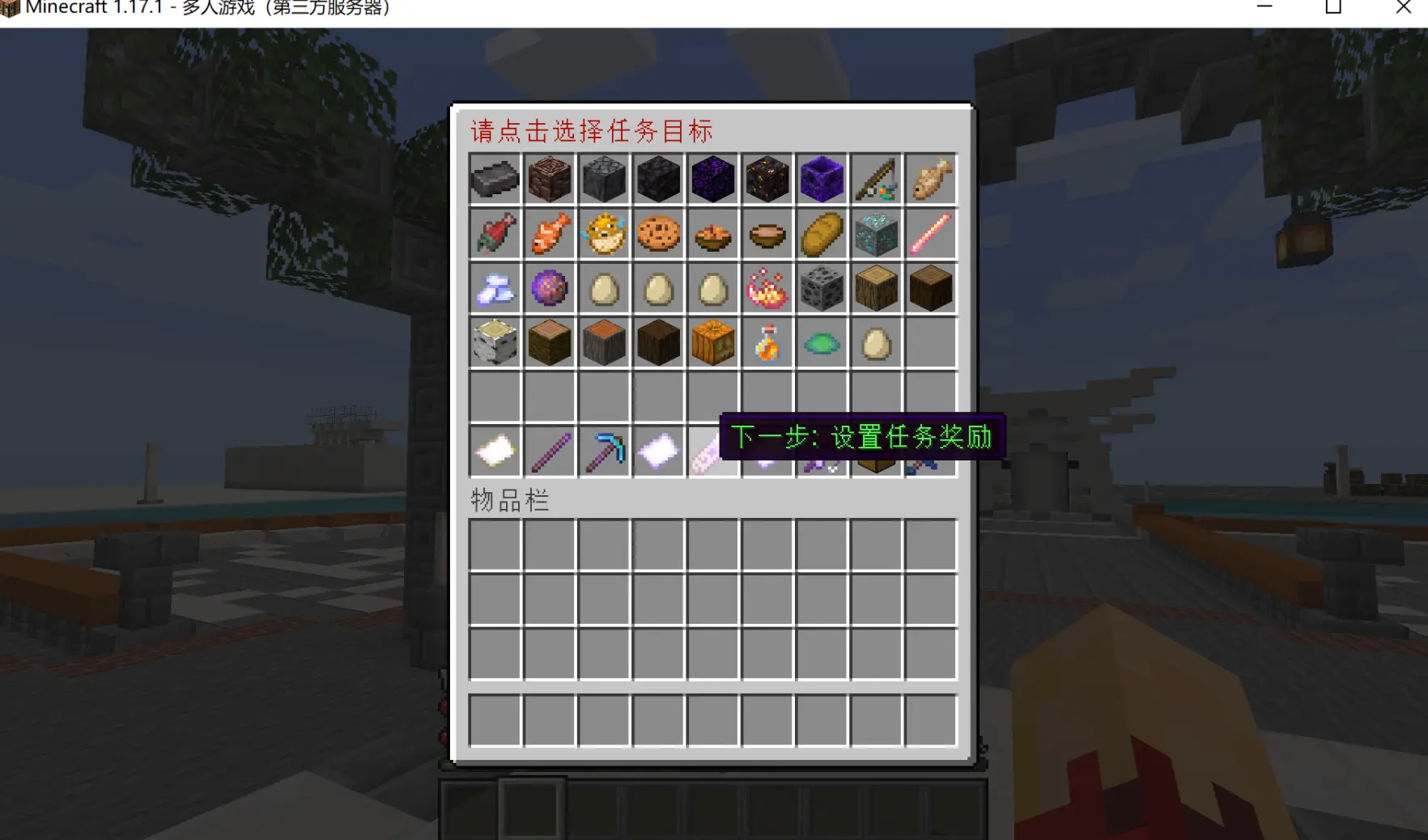1428x840 pixels.
Task: Choose the cookie item
Action: click(658, 234)
